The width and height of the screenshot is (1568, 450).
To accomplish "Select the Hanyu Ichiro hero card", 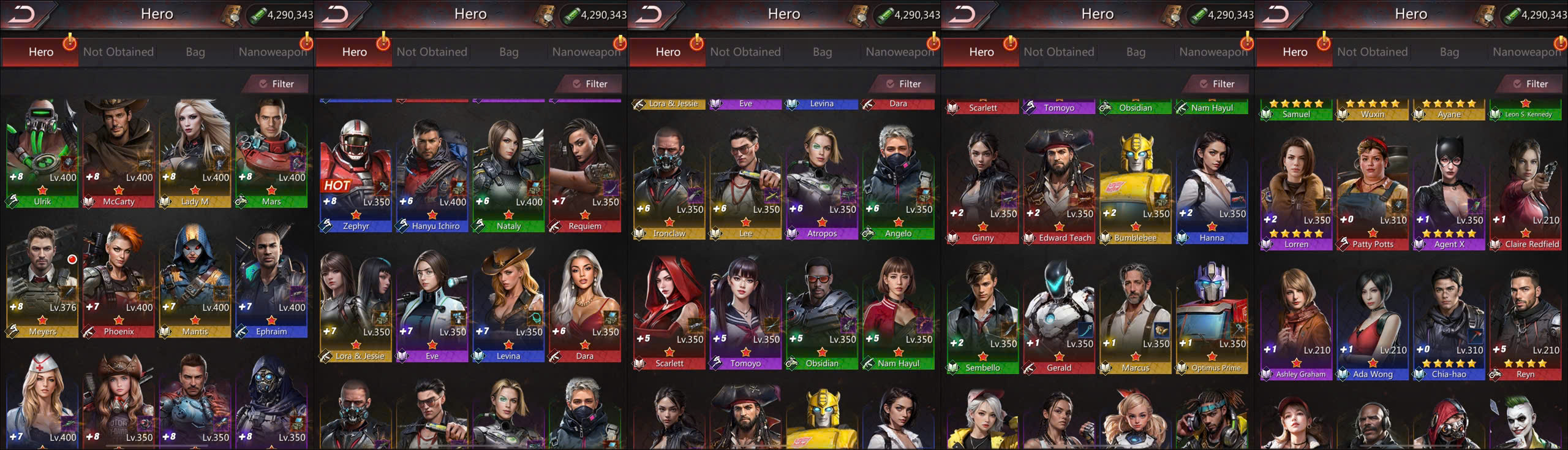I will click(432, 175).
